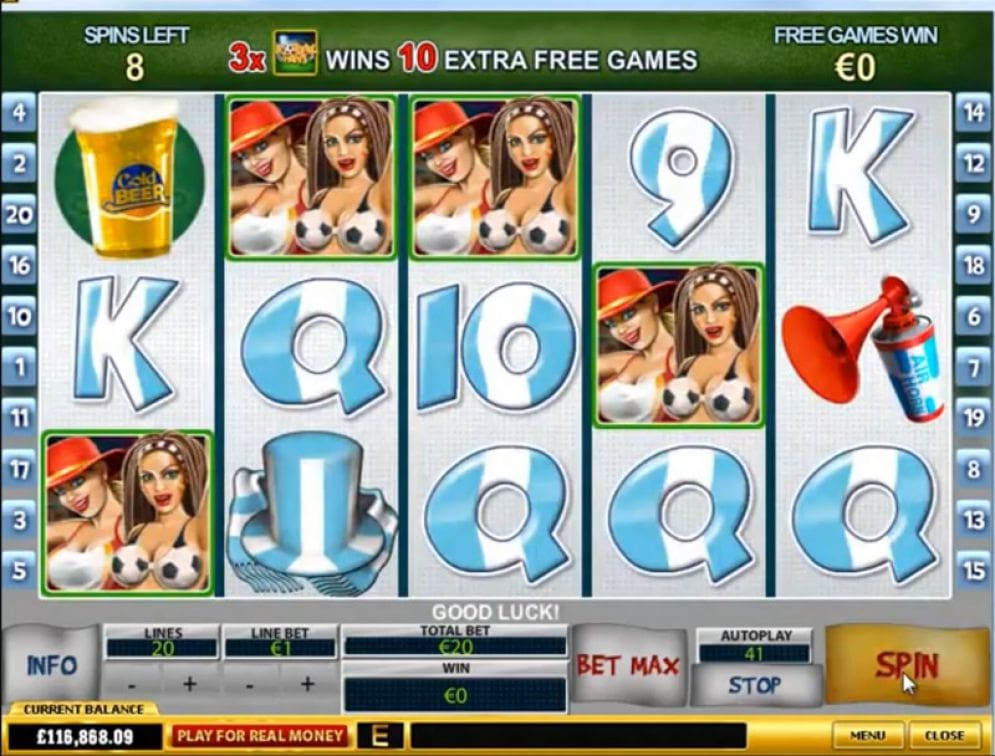Select payline number 20
Screen dimensions: 995x756
pyautogui.click(x=19, y=214)
